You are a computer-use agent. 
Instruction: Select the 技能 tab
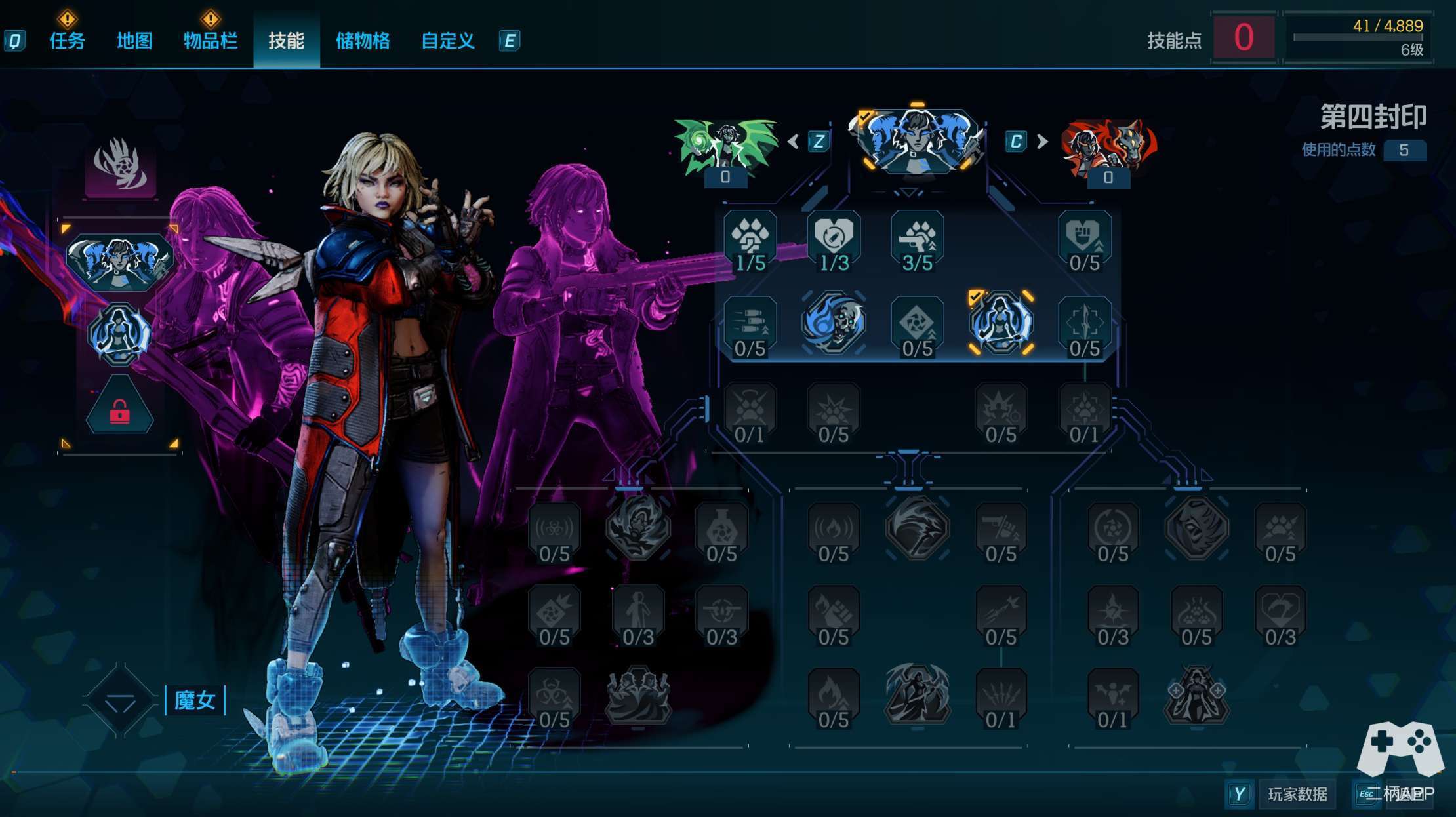(286, 41)
